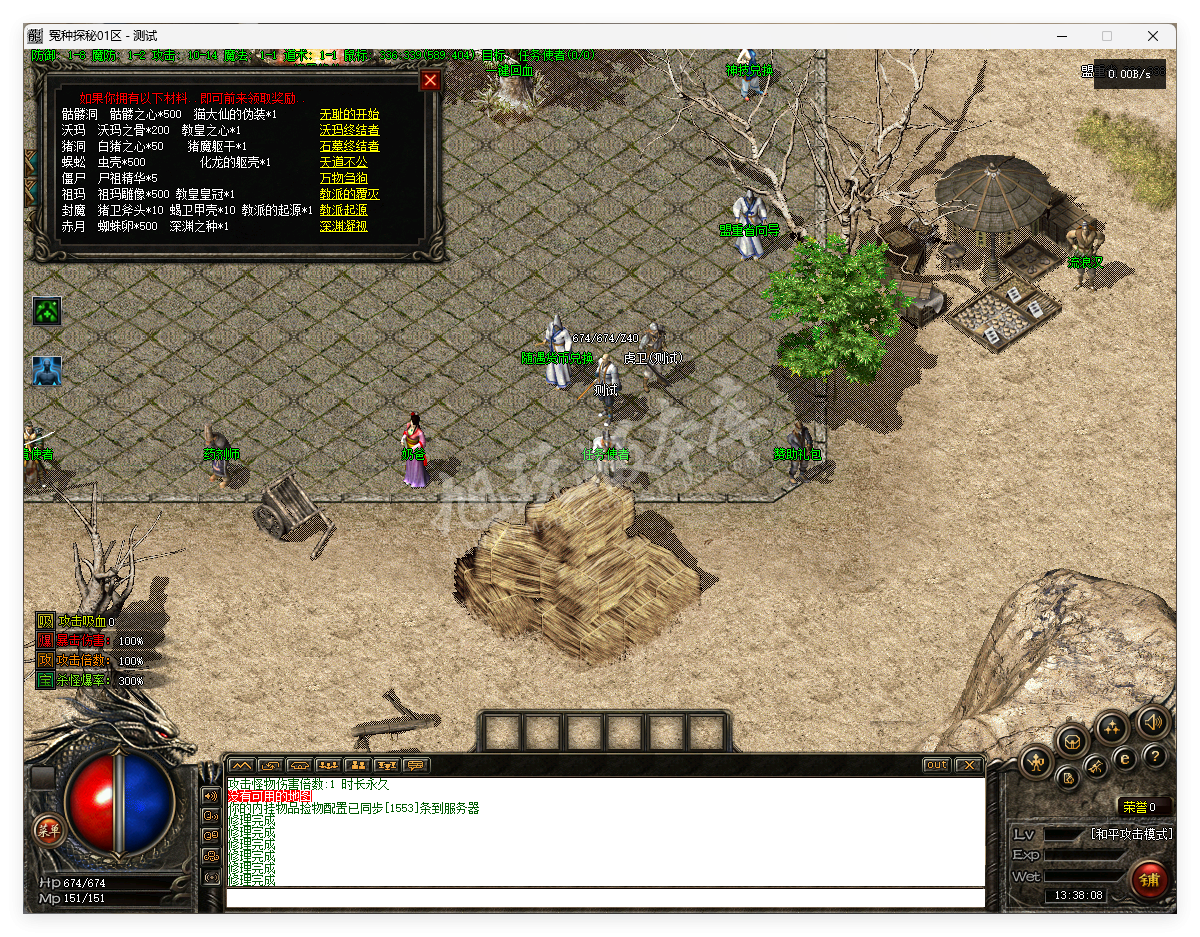Close the materials reward dialog
Viewport: 1200px width, 937px height.
click(430, 81)
